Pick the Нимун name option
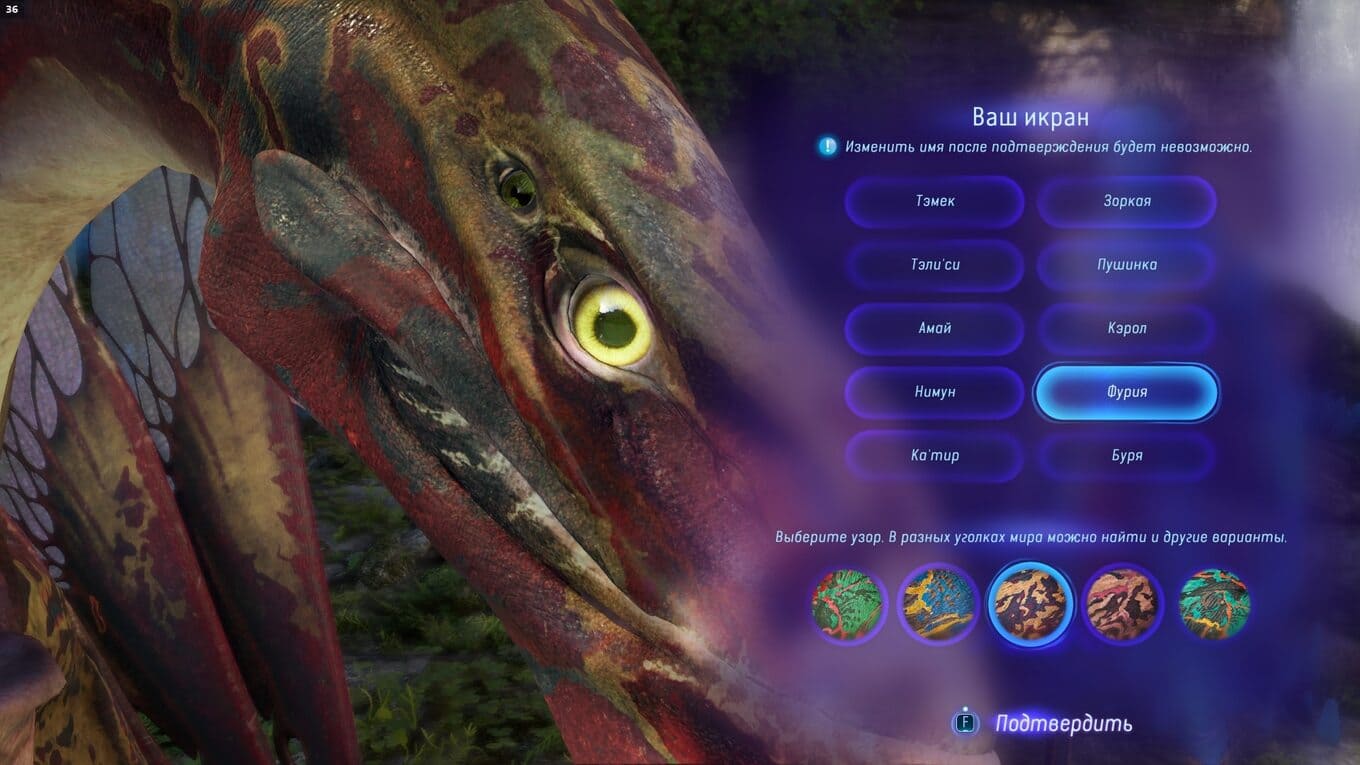Viewport: 1360px width, 765px height. (x=934, y=392)
